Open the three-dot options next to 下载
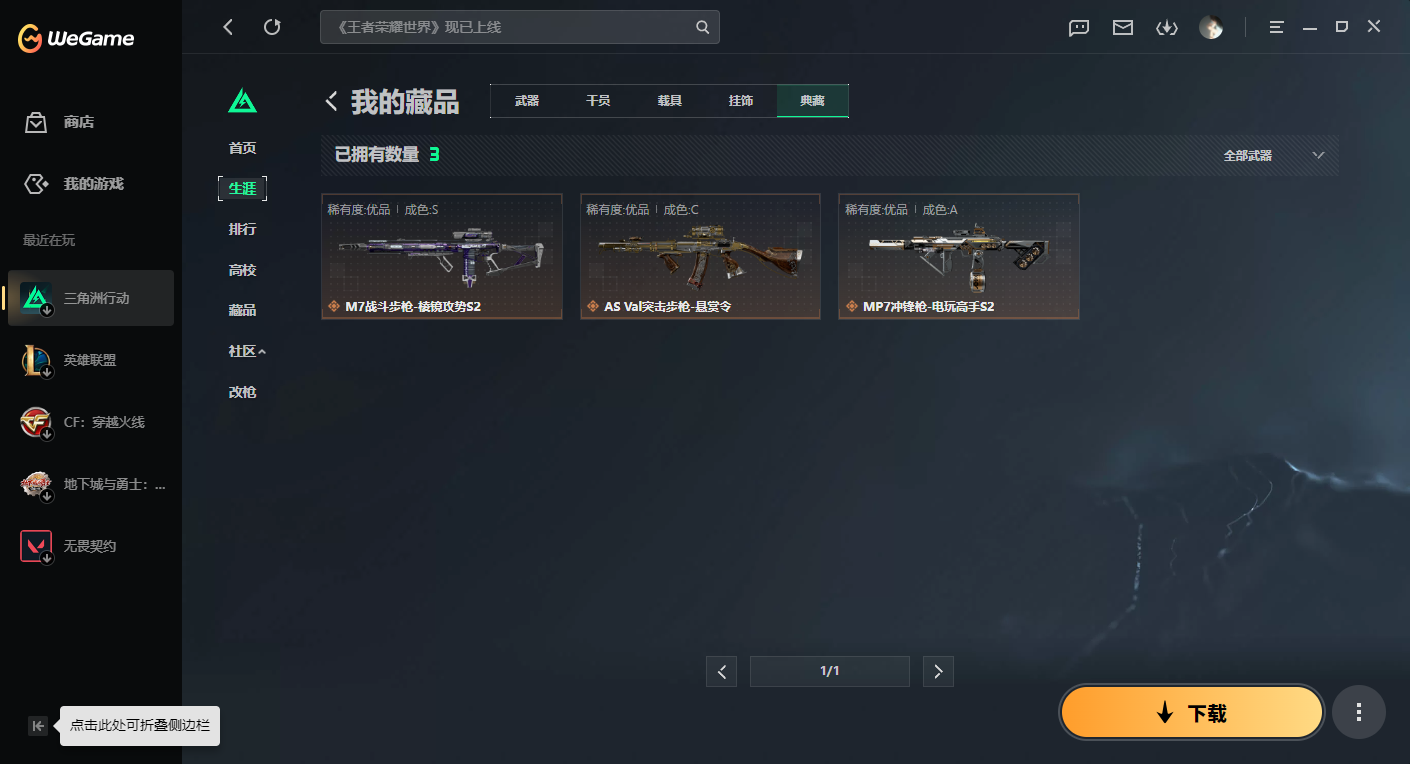The height and width of the screenshot is (764, 1410). coord(1358,712)
